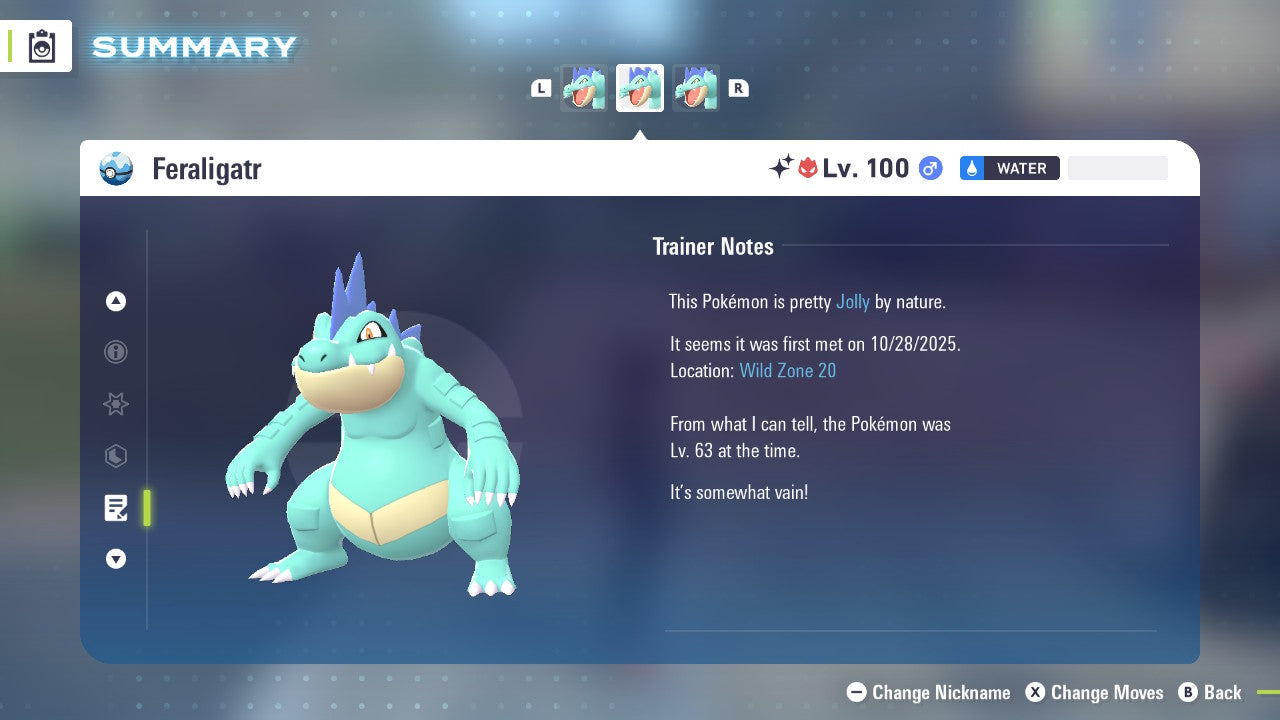The height and width of the screenshot is (720, 1280).
Task: Click the Poké Ball icon beside Feraligatr
Action: pyautogui.click(x=116, y=169)
